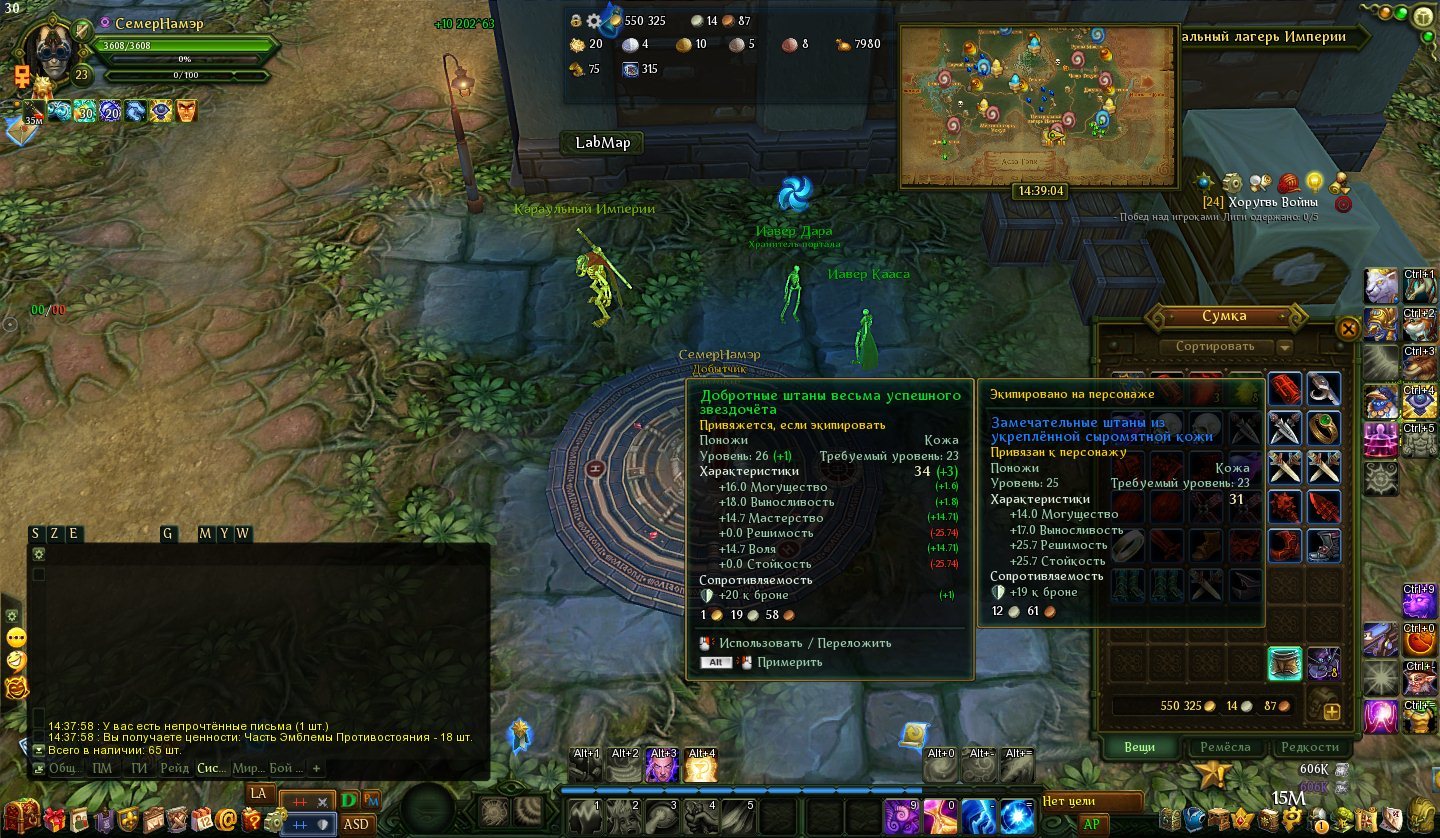This screenshot has height=838, width=1440.
Task: Open the minimap
Action: click(x=1038, y=105)
